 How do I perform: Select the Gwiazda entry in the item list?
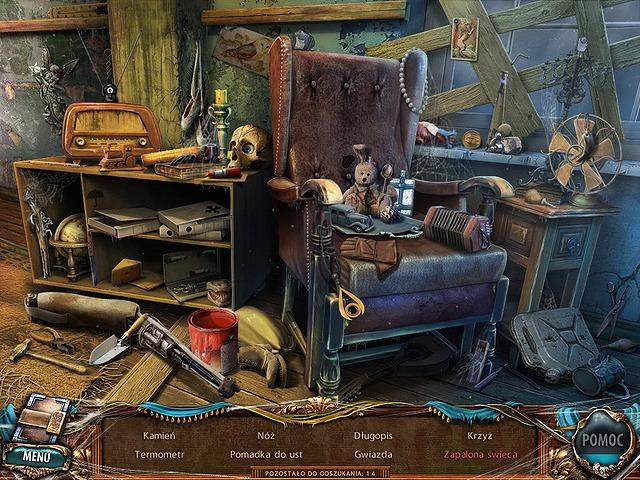tap(373, 454)
